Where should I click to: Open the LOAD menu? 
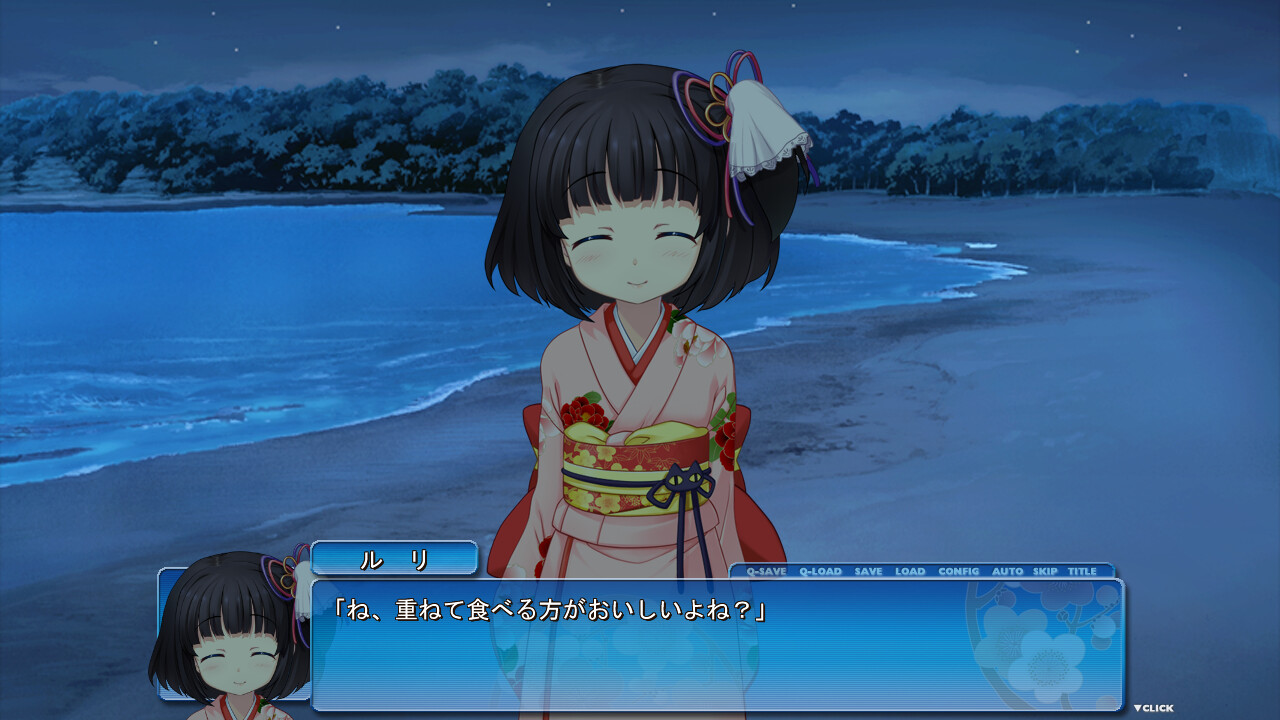(910, 571)
